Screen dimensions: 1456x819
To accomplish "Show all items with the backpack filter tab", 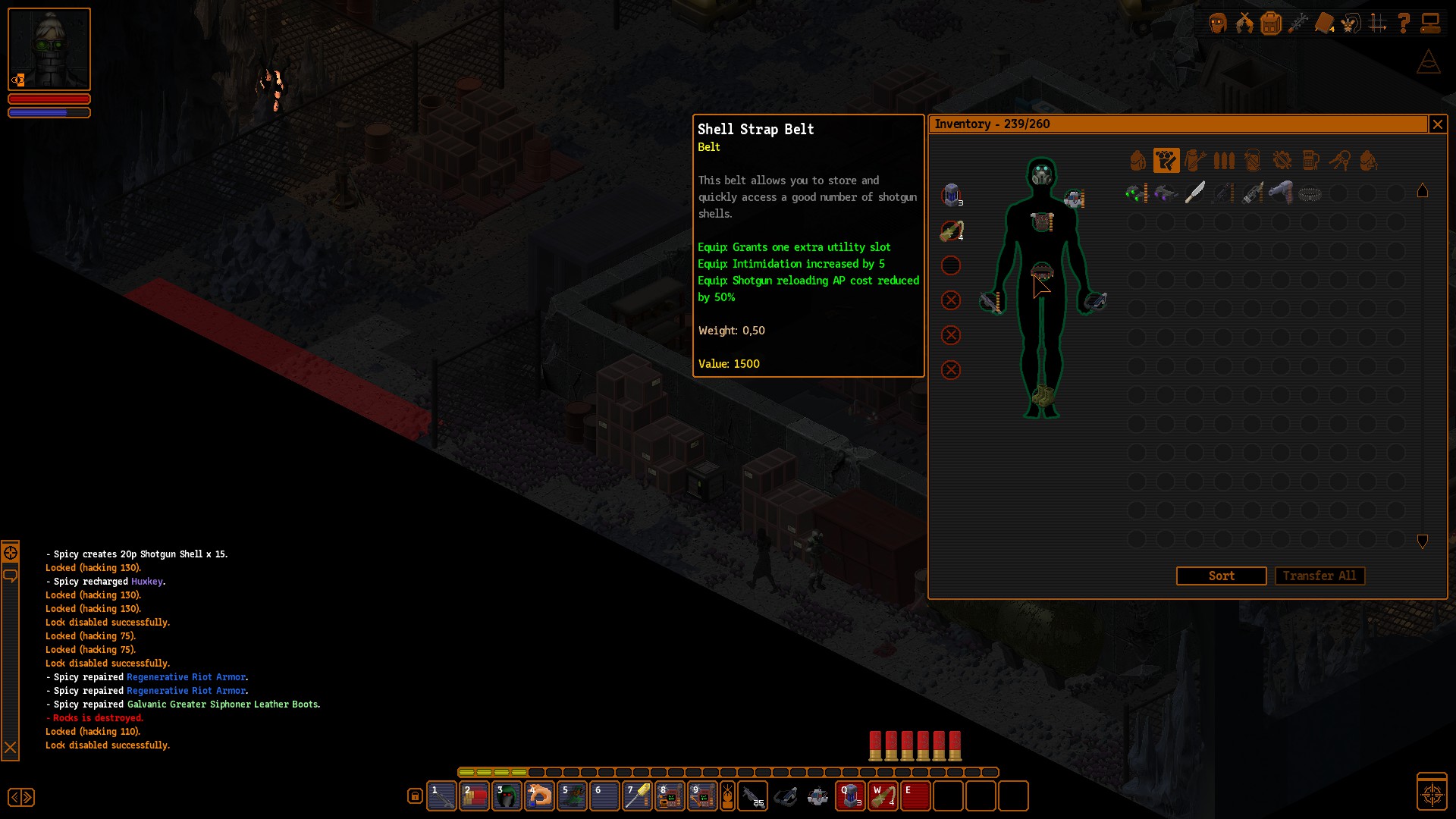I will click(1137, 161).
